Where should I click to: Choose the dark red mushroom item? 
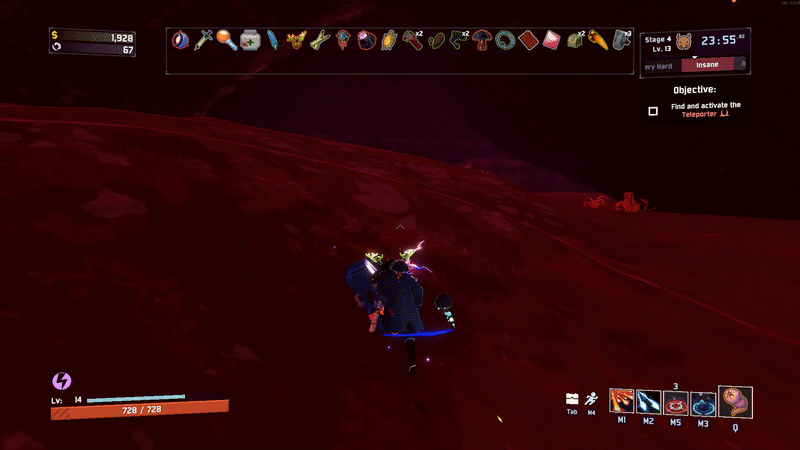click(482, 41)
